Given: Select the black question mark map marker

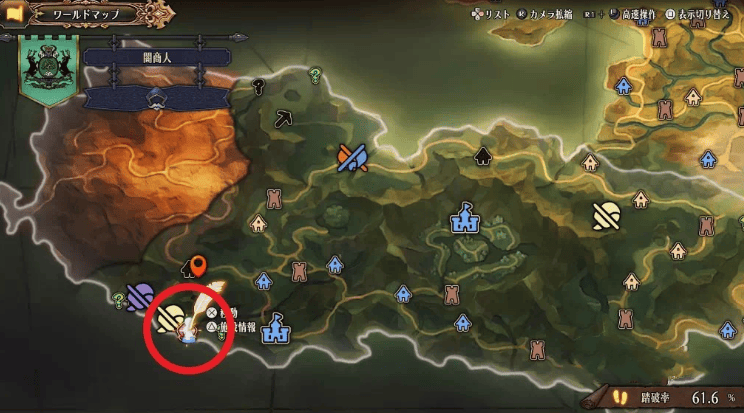Looking at the screenshot, I should click(x=258, y=85).
